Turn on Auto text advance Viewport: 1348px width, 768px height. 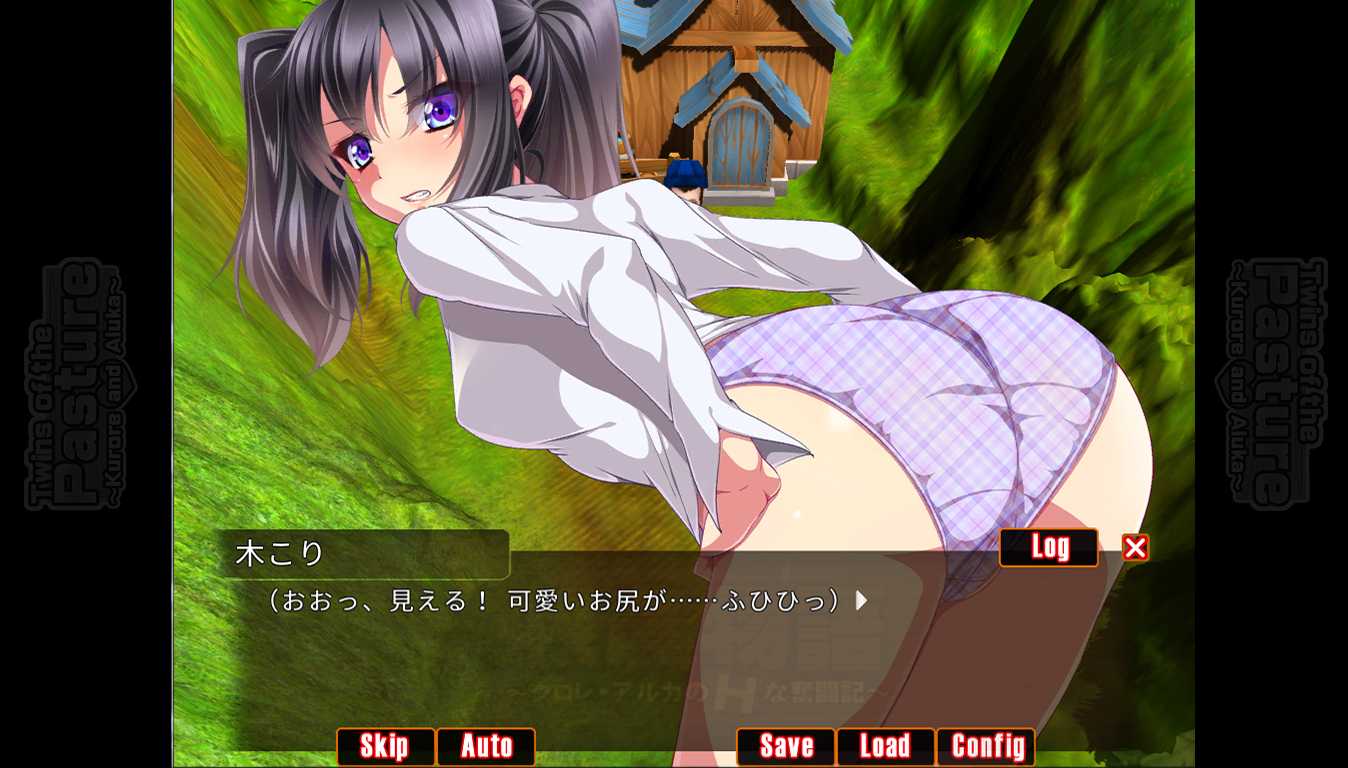pyautogui.click(x=486, y=746)
